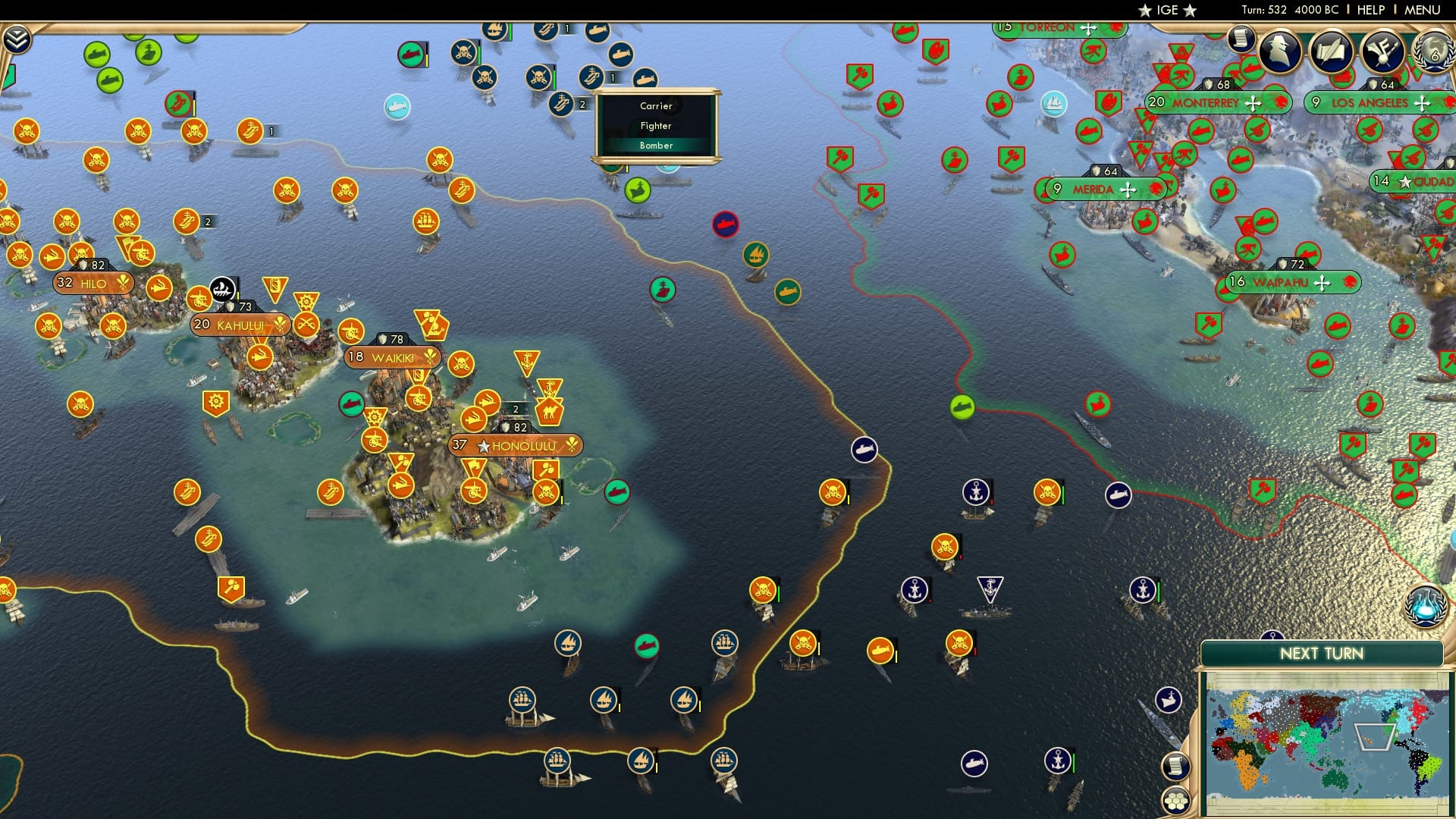Select the Honolulu city banner star icon
This screenshot has width=1456, height=819.
click(482, 446)
